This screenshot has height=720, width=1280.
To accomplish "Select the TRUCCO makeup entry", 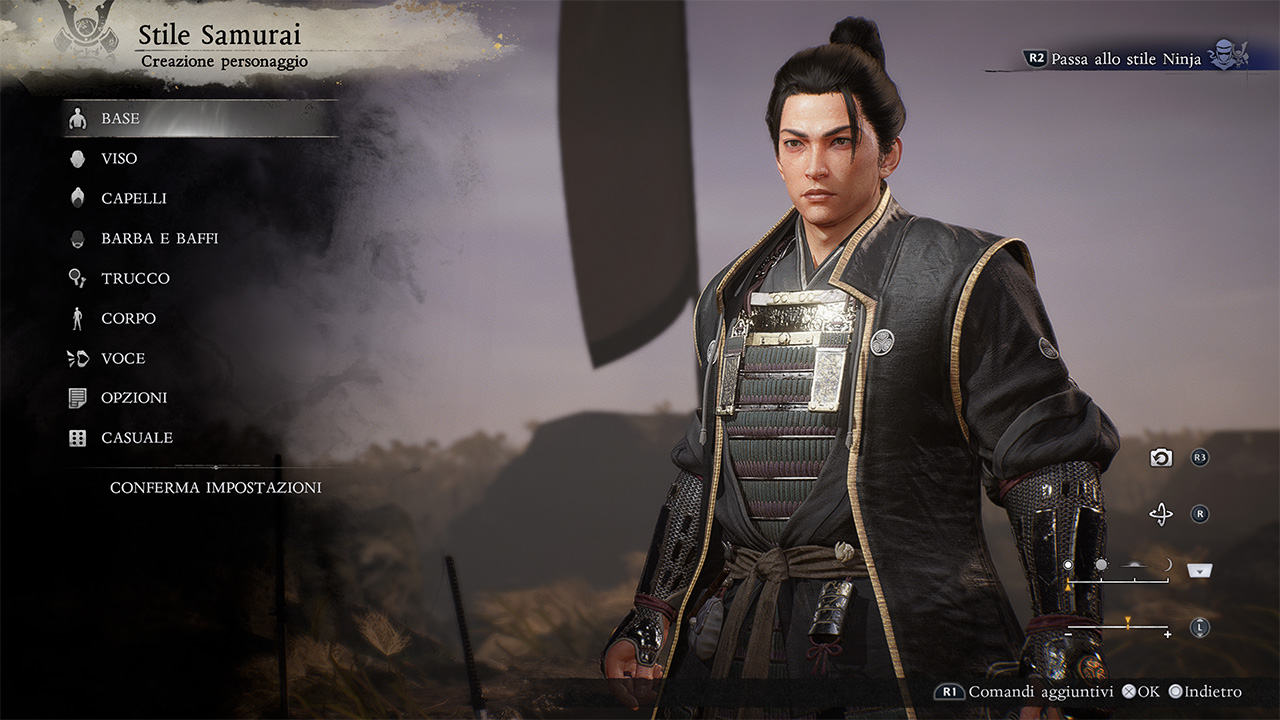I will click(x=135, y=279).
